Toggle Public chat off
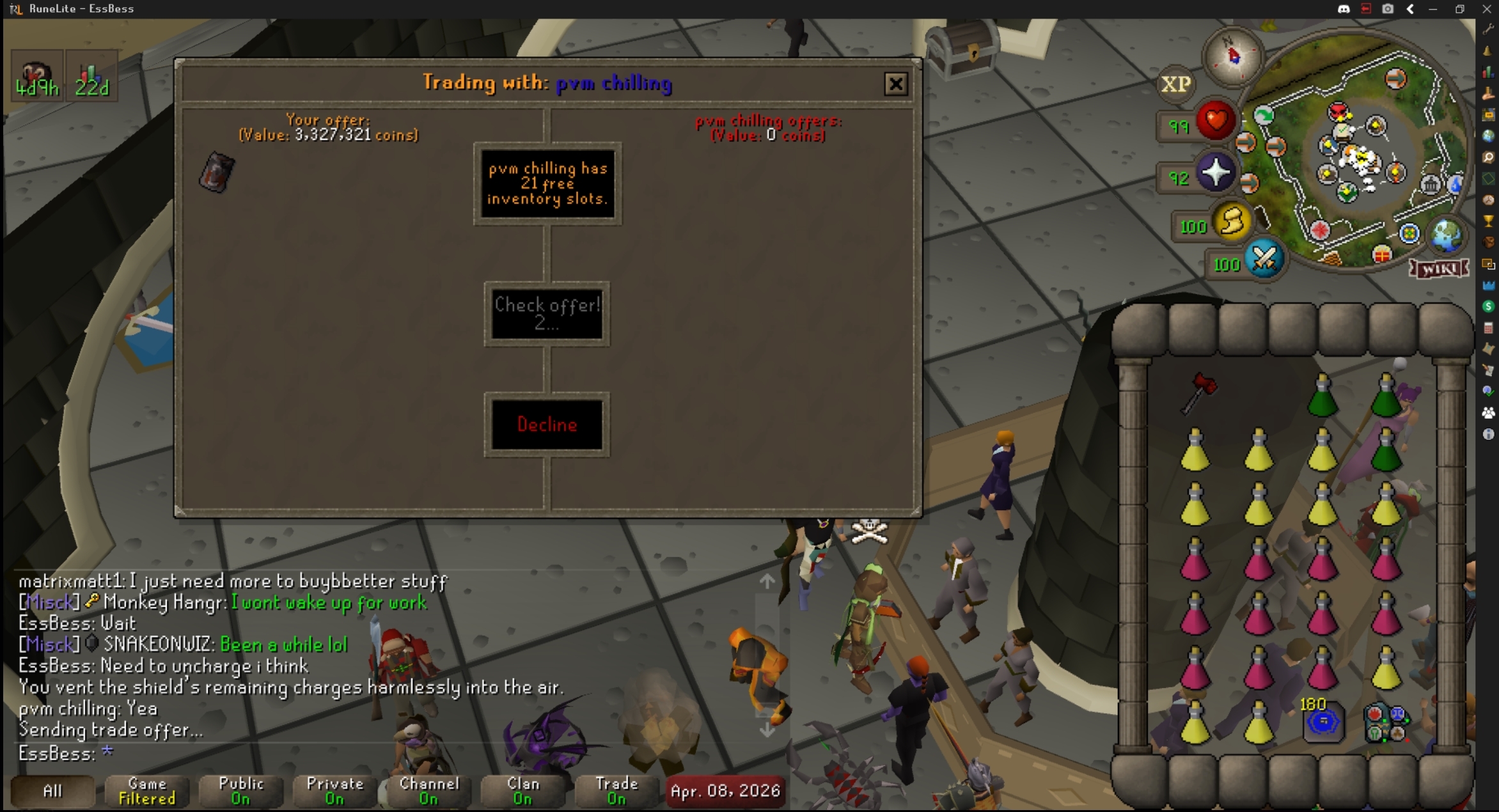The width and height of the screenshot is (1499, 812). click(x=240, y=791)
